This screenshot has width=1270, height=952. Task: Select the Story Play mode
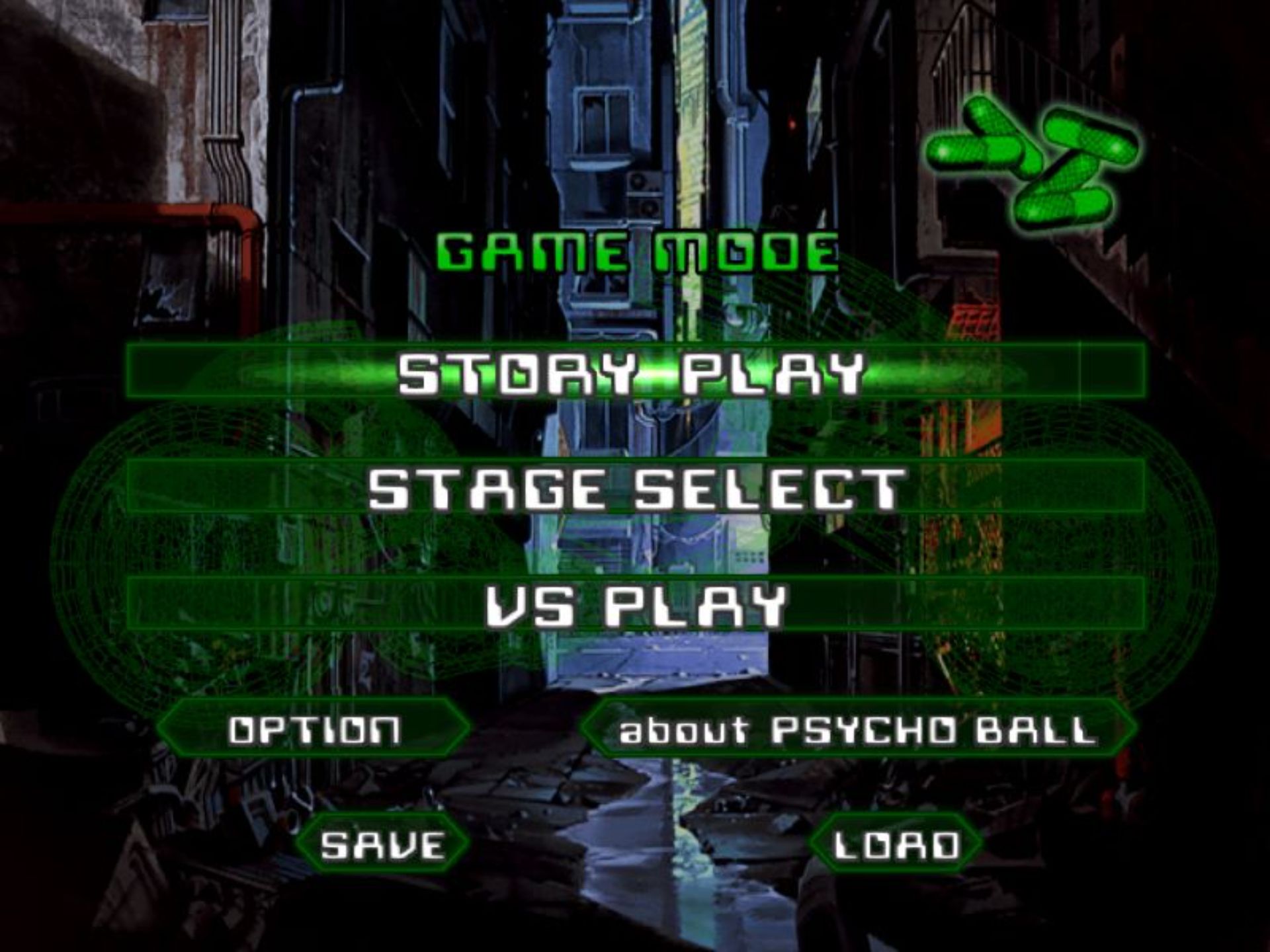(634, 372)
